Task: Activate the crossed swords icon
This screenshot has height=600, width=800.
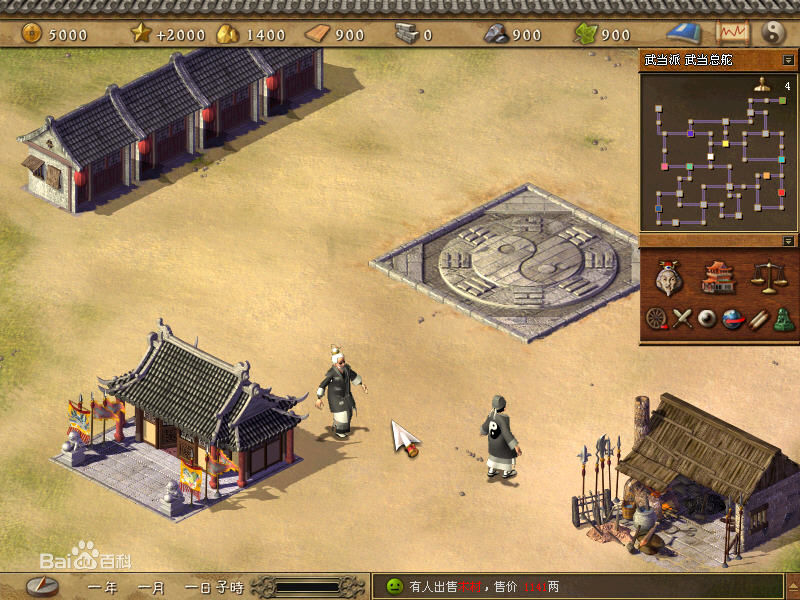Action: point(682,319)
